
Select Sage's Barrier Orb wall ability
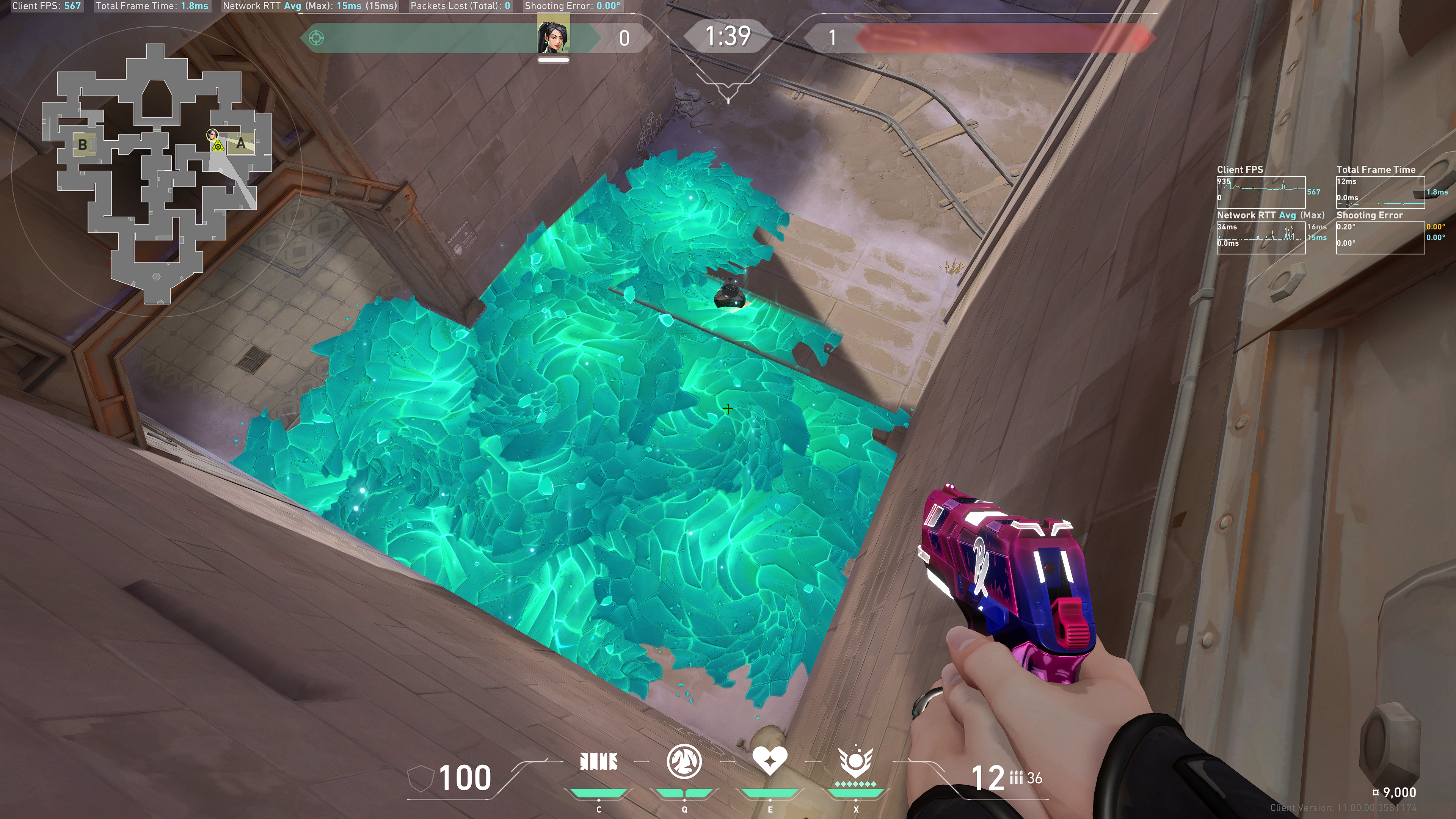[599, 762]
